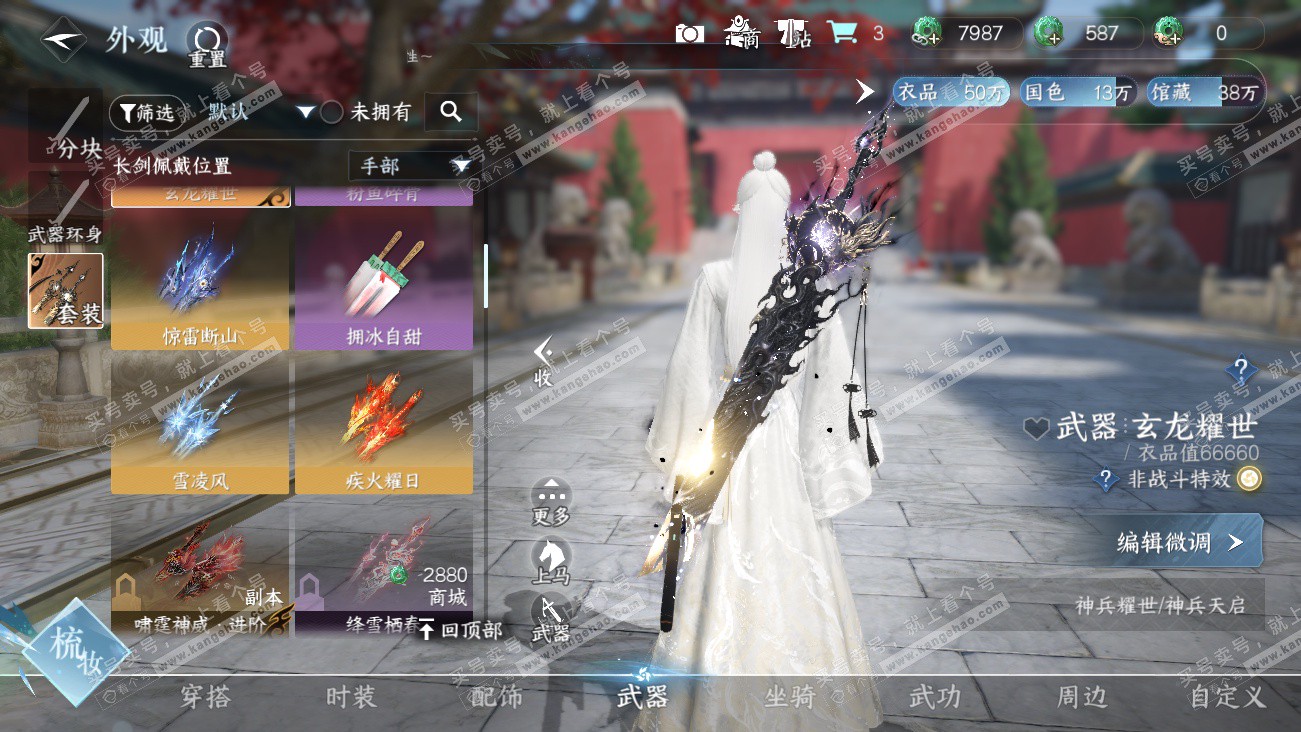
Task: Open the search magnifier
Action: (x=451, y=112)
